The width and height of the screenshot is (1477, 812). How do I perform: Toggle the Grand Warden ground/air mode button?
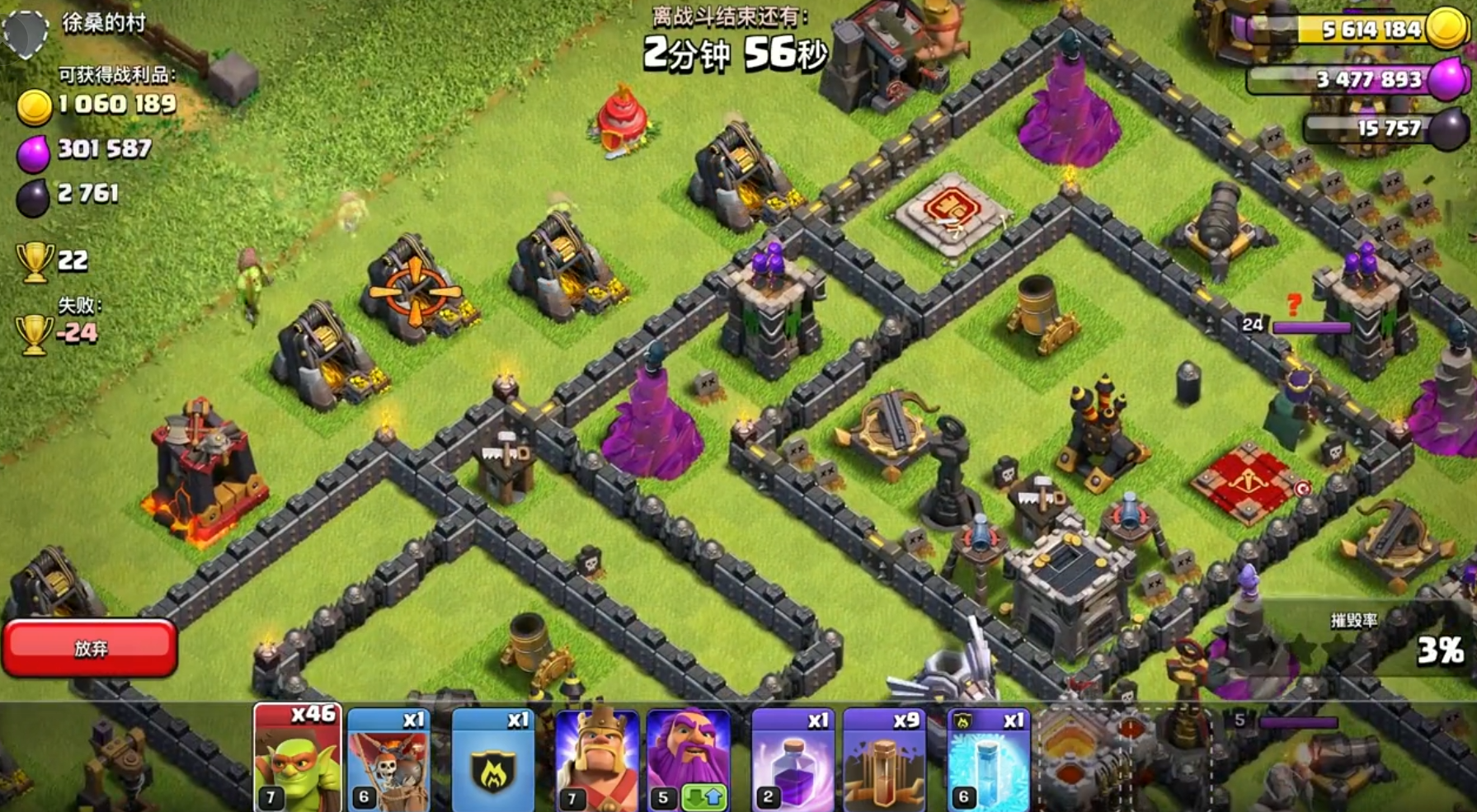703,798
